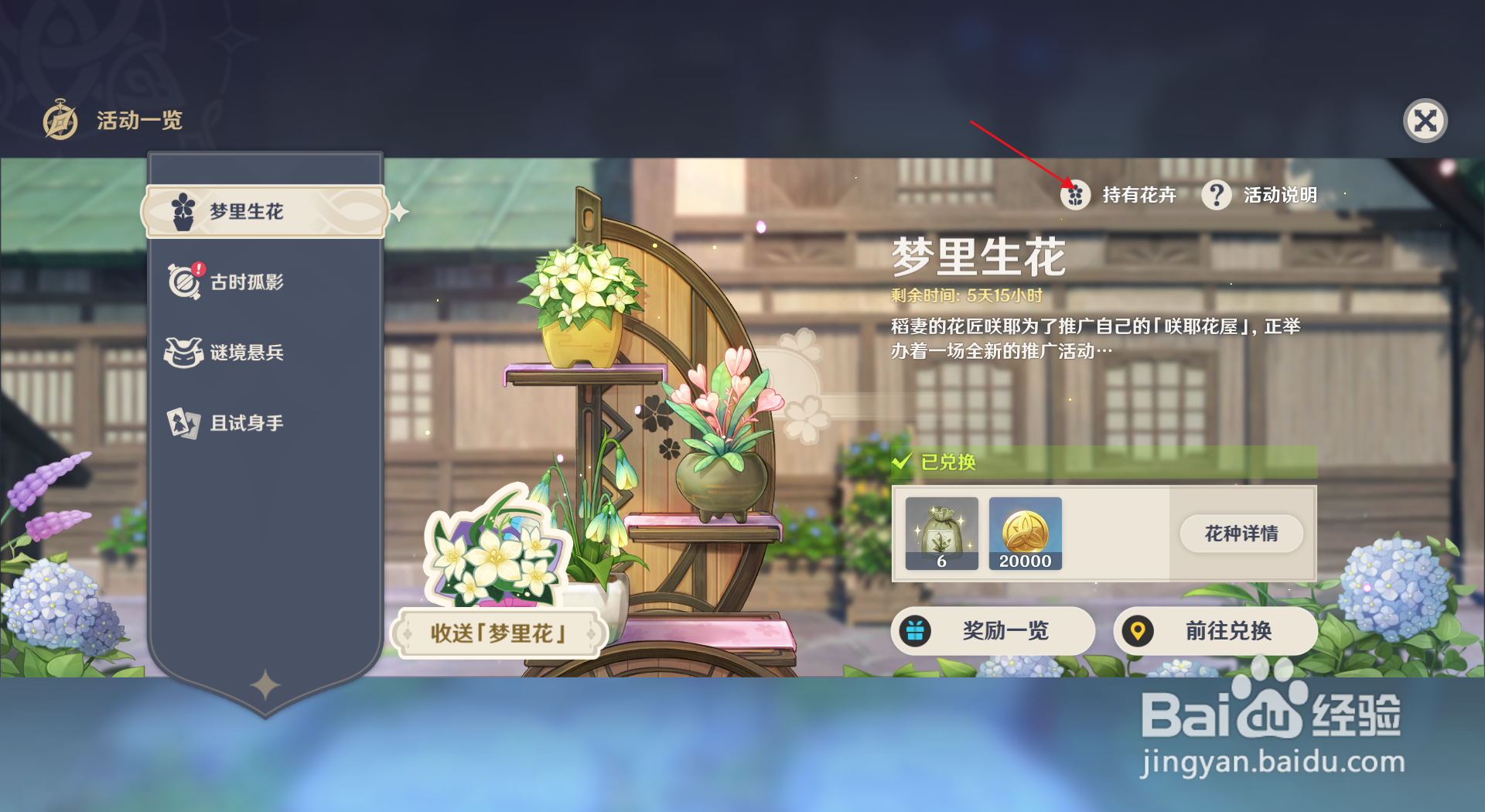Open the 花种详情 details panel

pos(1241,534)
